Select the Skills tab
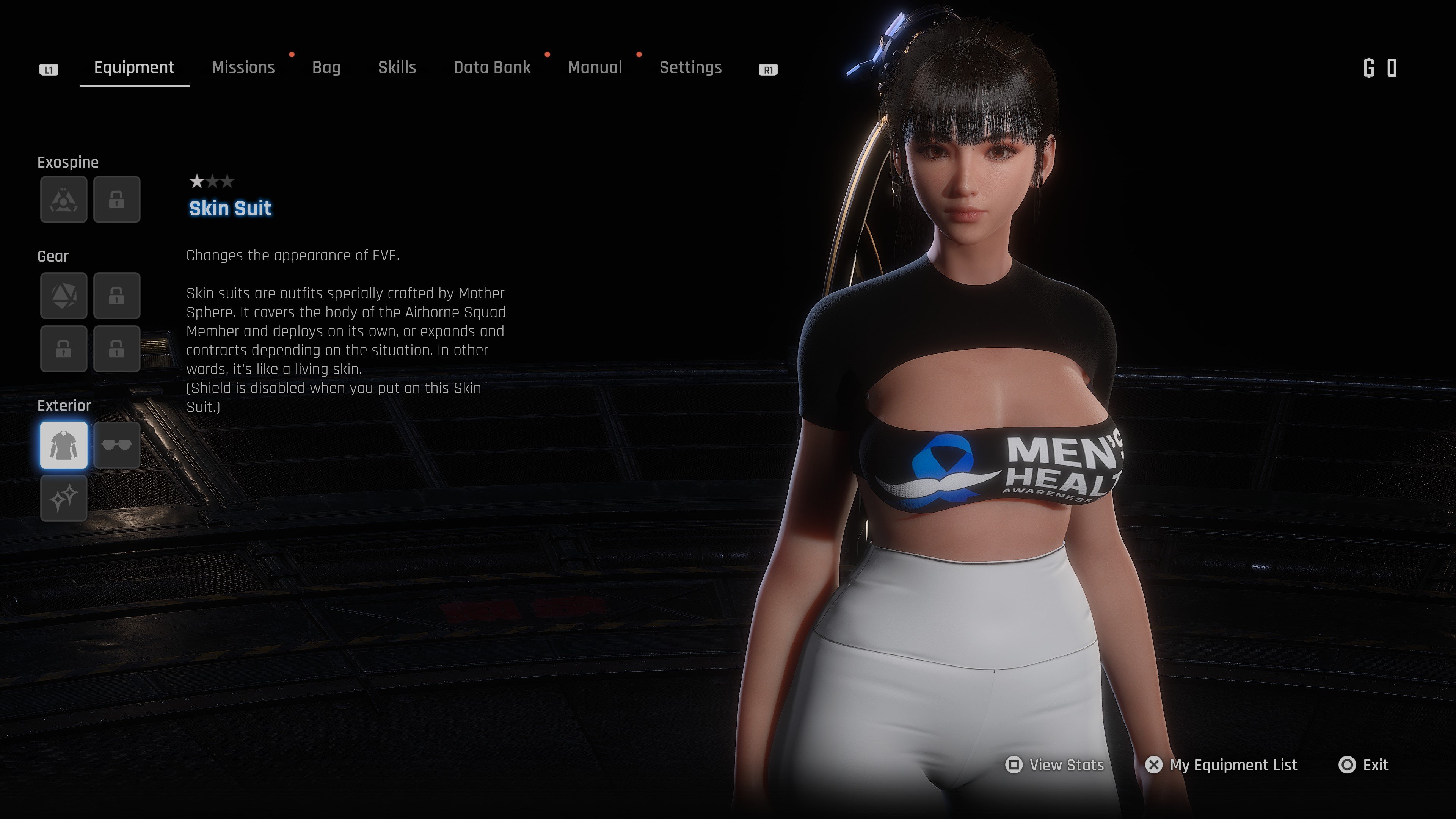1456x819 pixels. coord(397,68)
